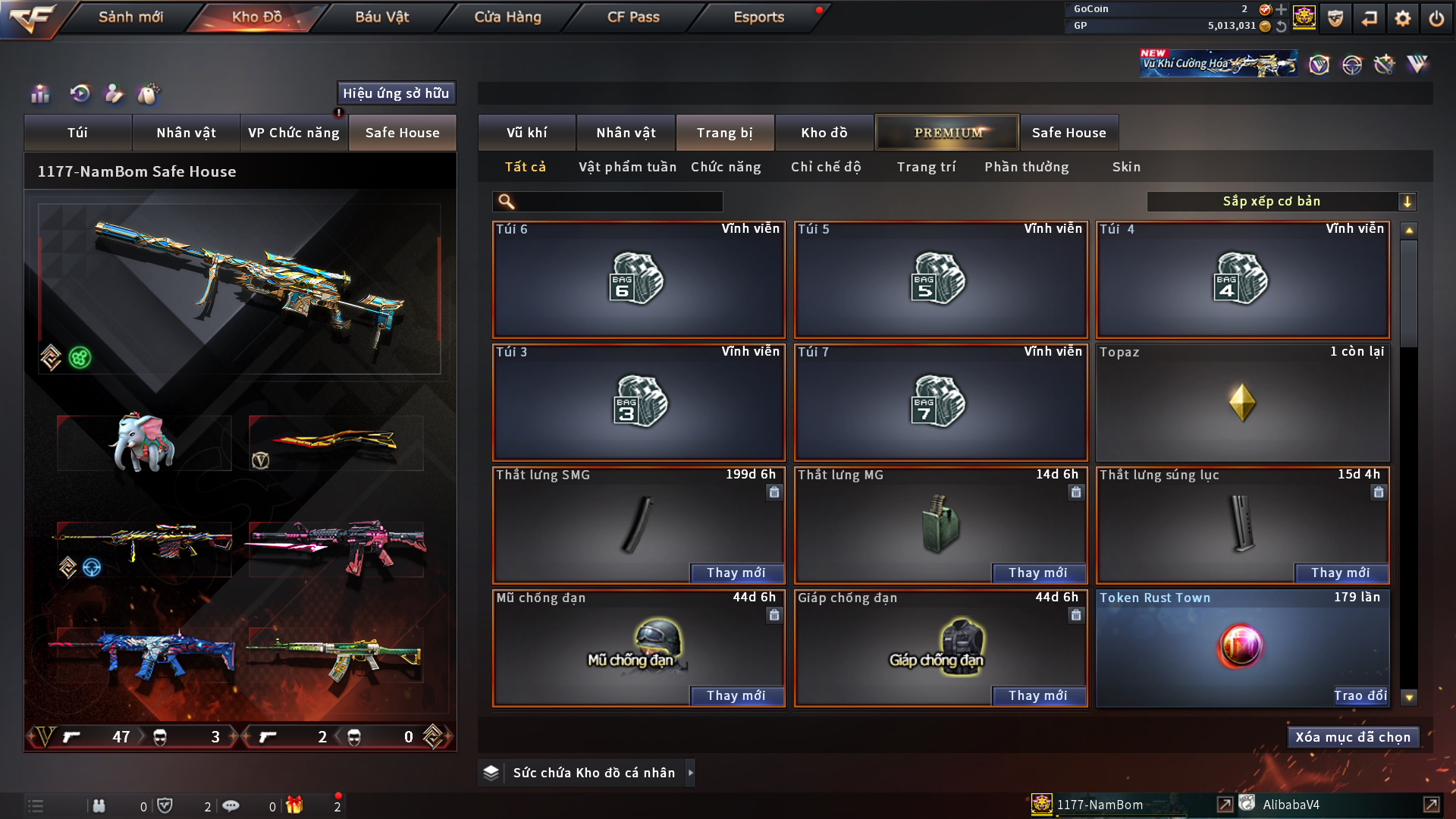This screenshot has height=819, width=1456.
Task: Click the item search field
Action: [x=618, y=202]
